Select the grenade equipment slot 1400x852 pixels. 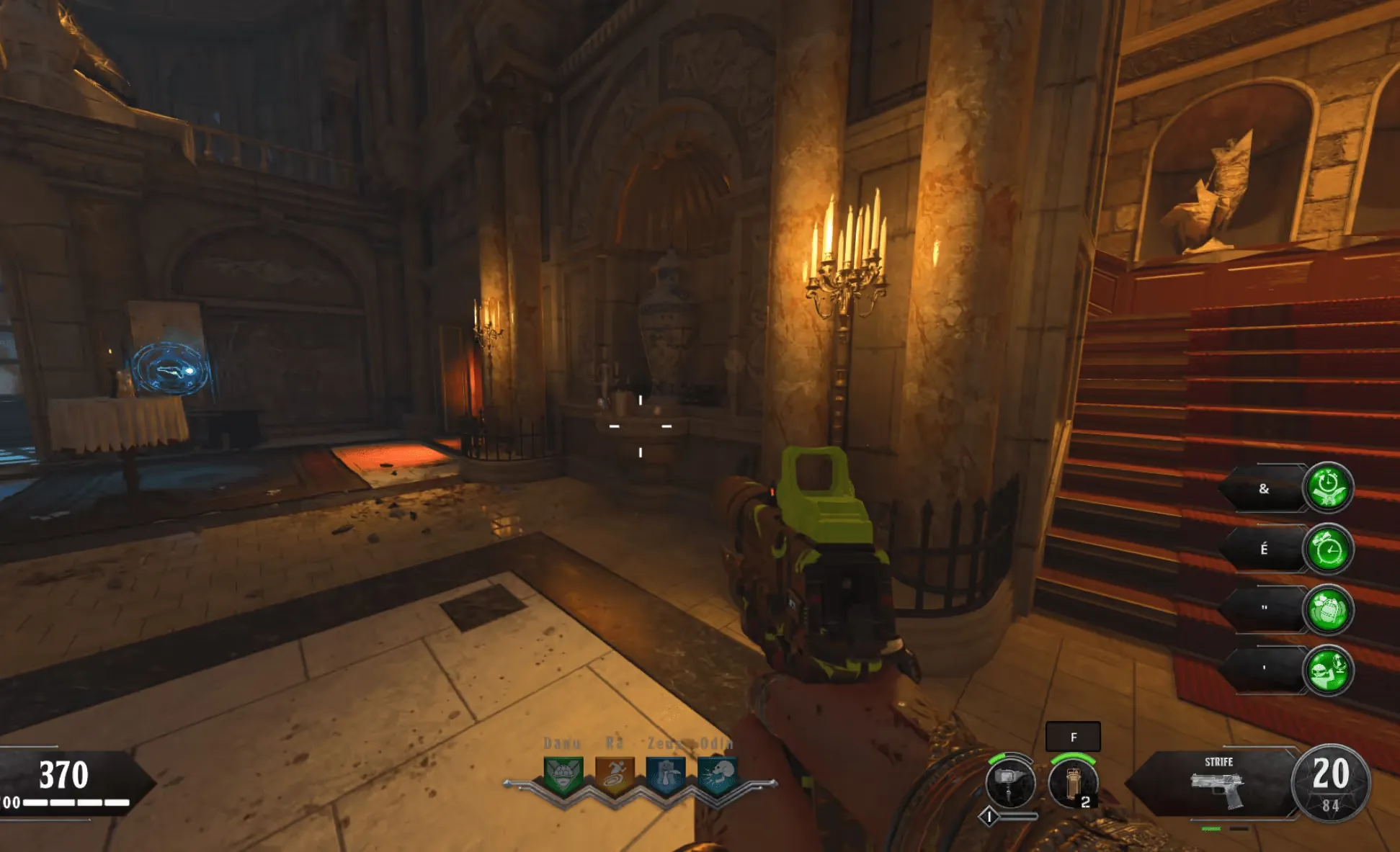1073,784
